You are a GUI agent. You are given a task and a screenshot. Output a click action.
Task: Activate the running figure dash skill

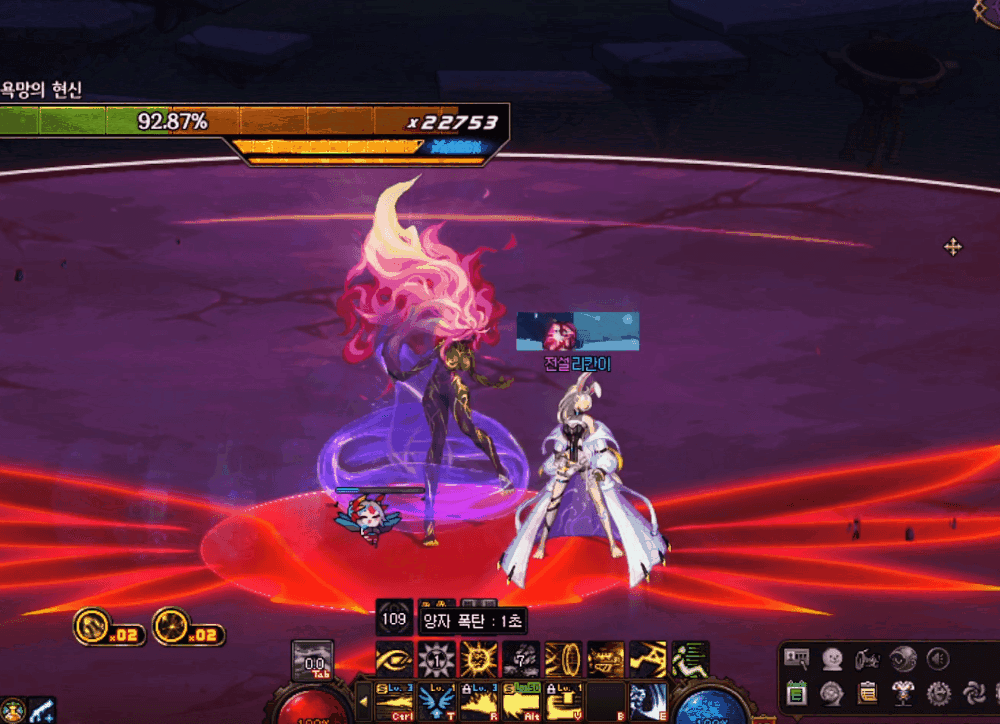(690, 660)
